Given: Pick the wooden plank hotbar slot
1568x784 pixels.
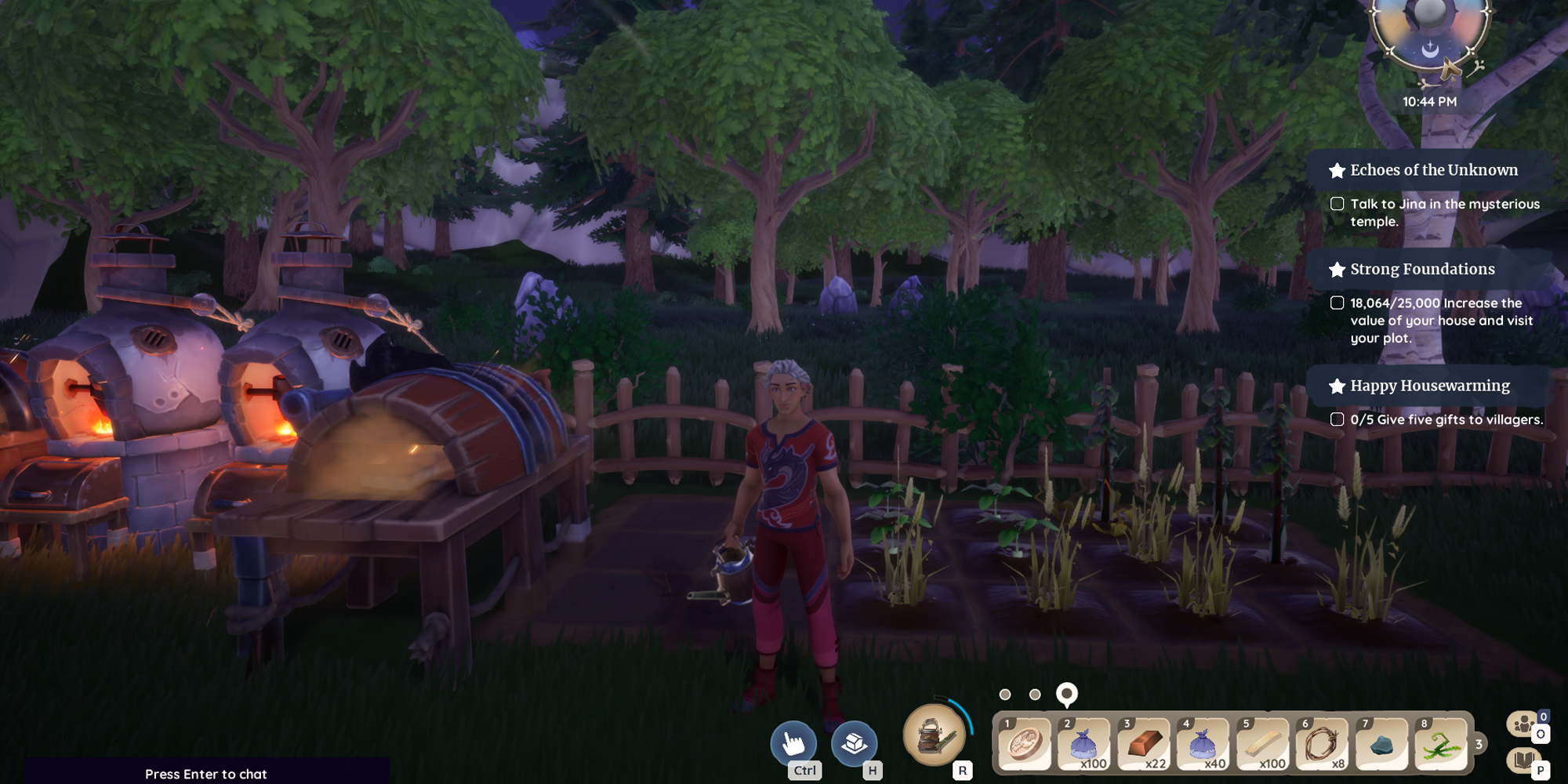Looking at the screenshot, I should tap(1263, 743).
